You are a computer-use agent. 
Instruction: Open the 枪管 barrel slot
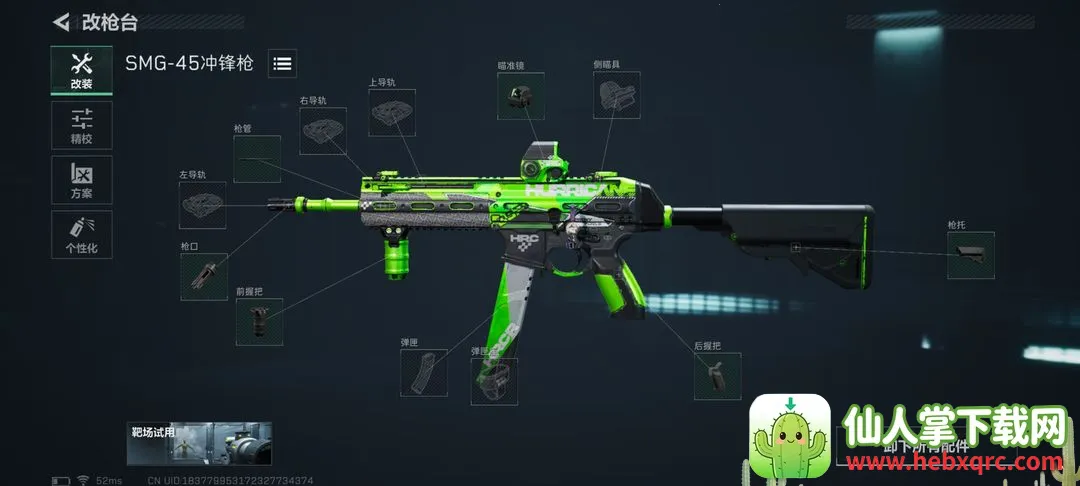tap(257, 159)
